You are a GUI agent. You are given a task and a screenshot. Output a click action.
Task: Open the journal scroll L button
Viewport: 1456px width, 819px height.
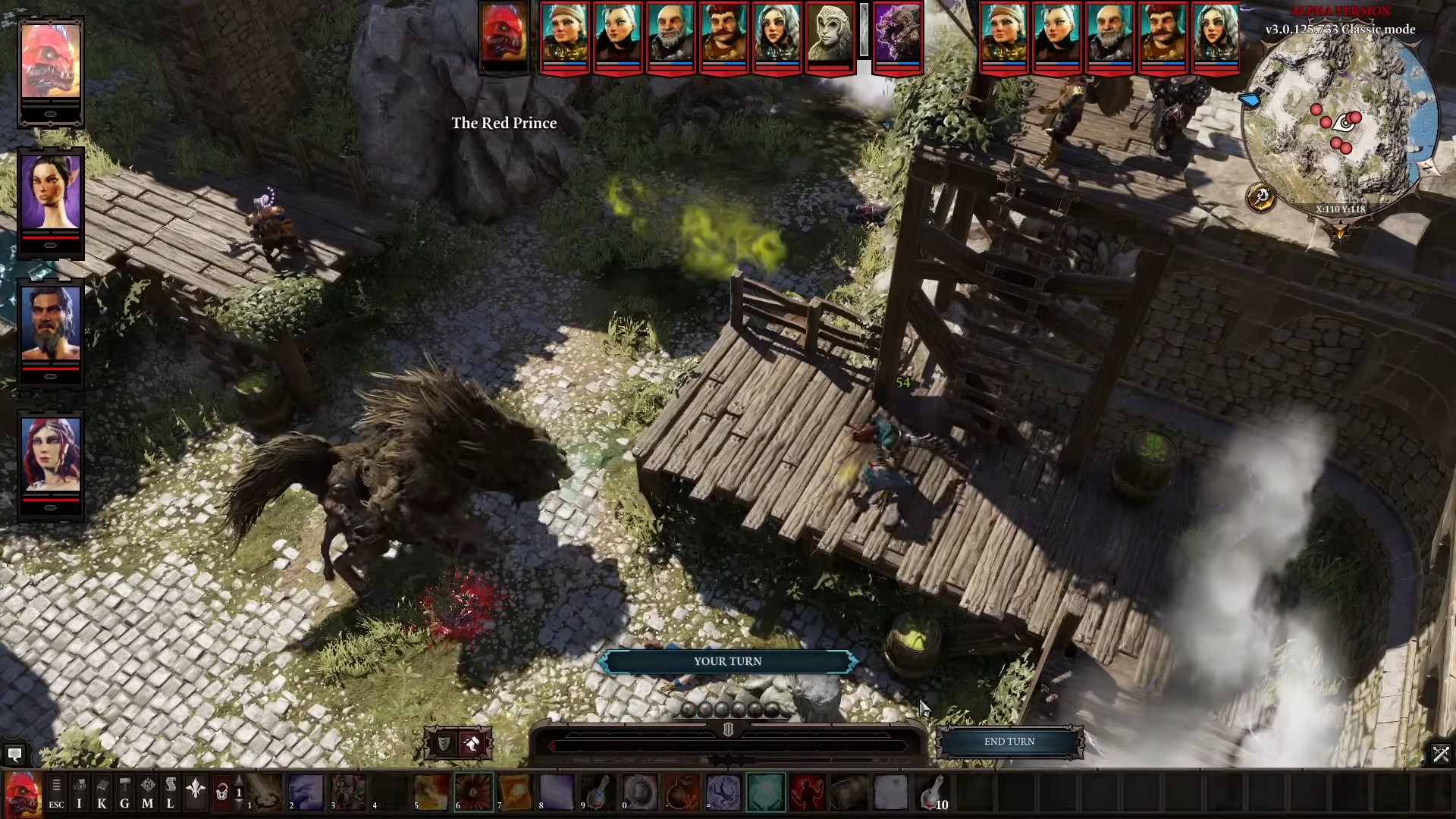[170, 793]
